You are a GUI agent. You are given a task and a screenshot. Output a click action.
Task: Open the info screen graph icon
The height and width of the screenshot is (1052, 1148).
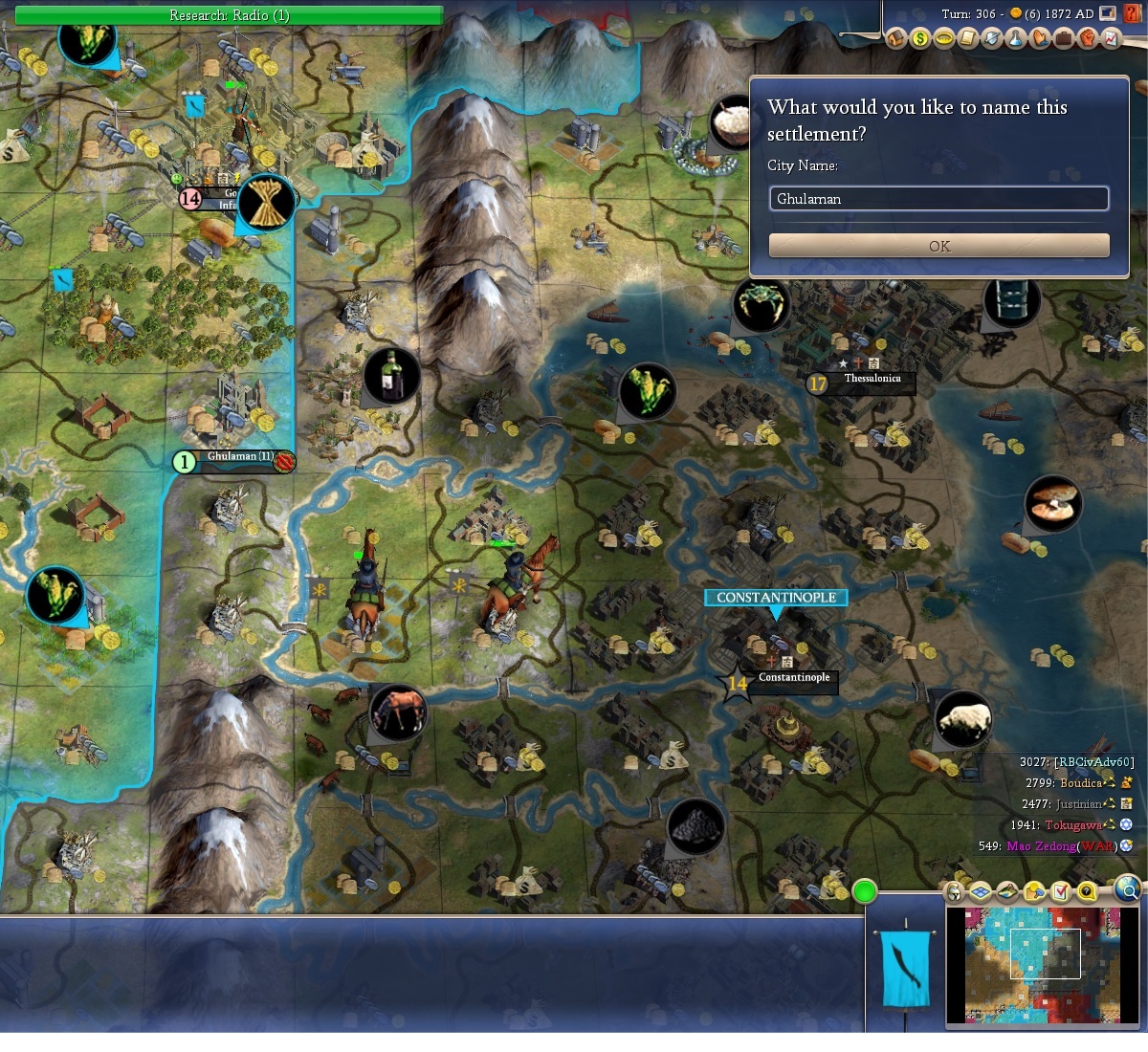1111,38
